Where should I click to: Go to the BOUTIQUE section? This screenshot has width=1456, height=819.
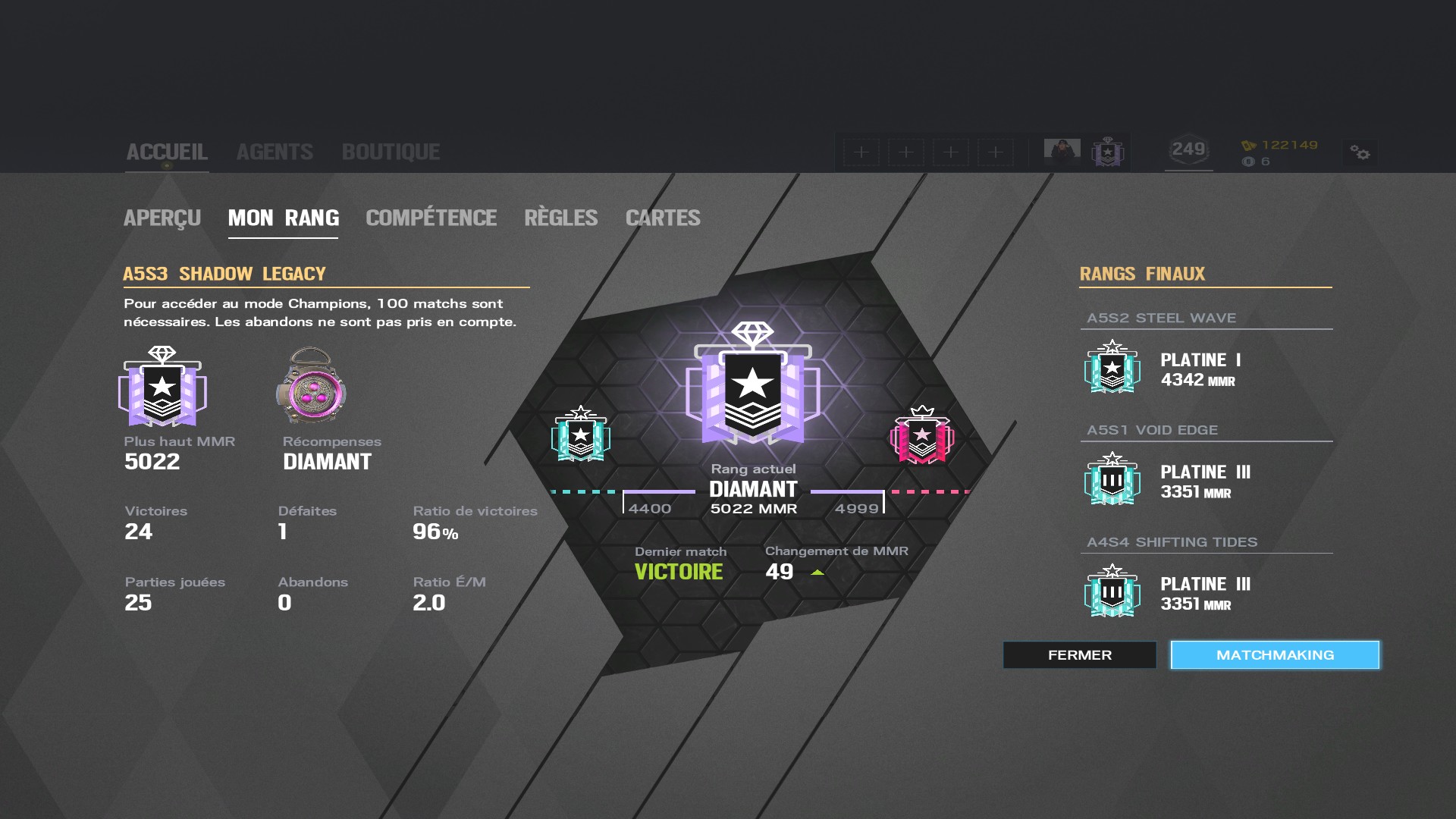coord(391,151)
